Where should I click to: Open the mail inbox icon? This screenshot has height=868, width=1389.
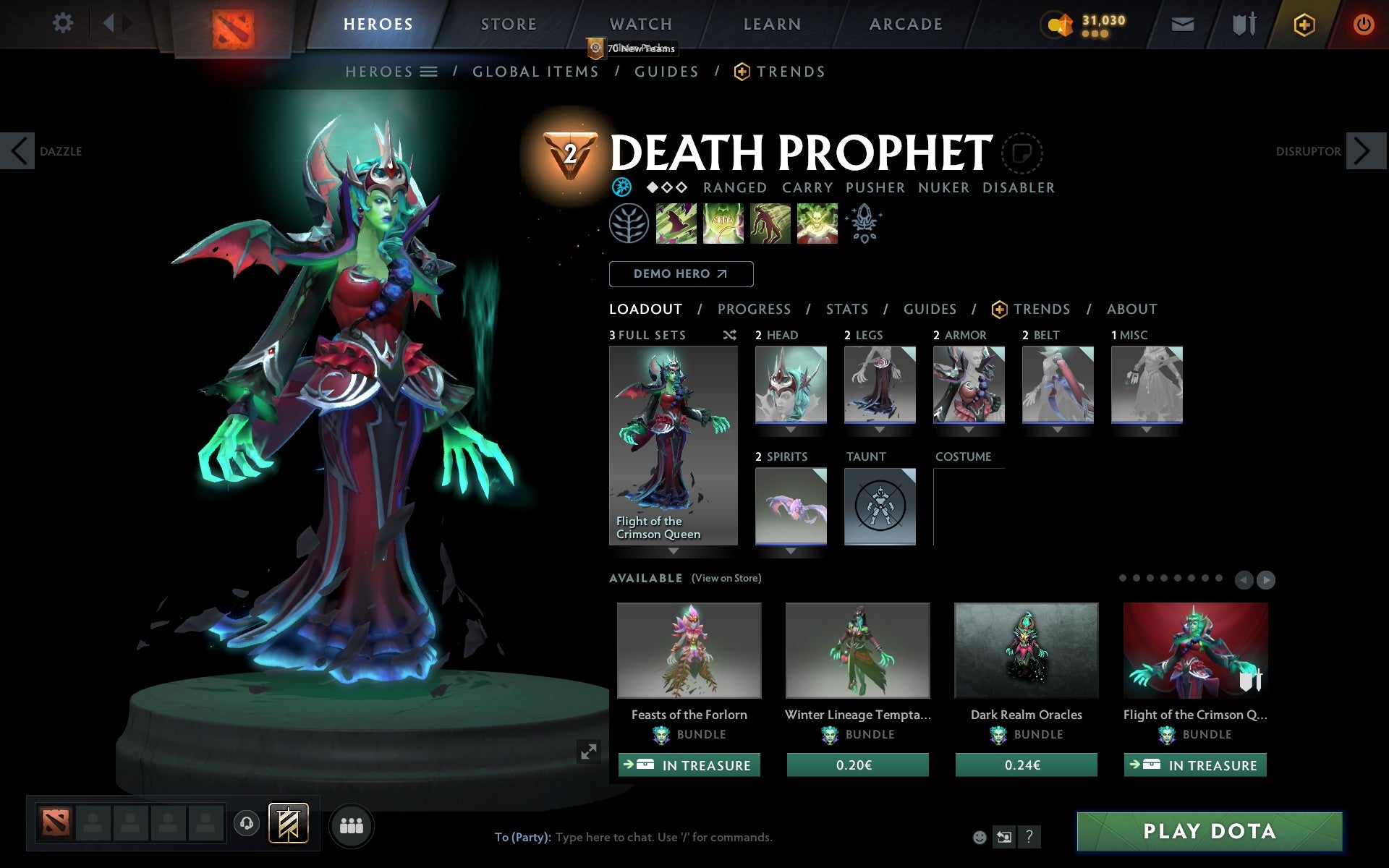(1182, 23)
